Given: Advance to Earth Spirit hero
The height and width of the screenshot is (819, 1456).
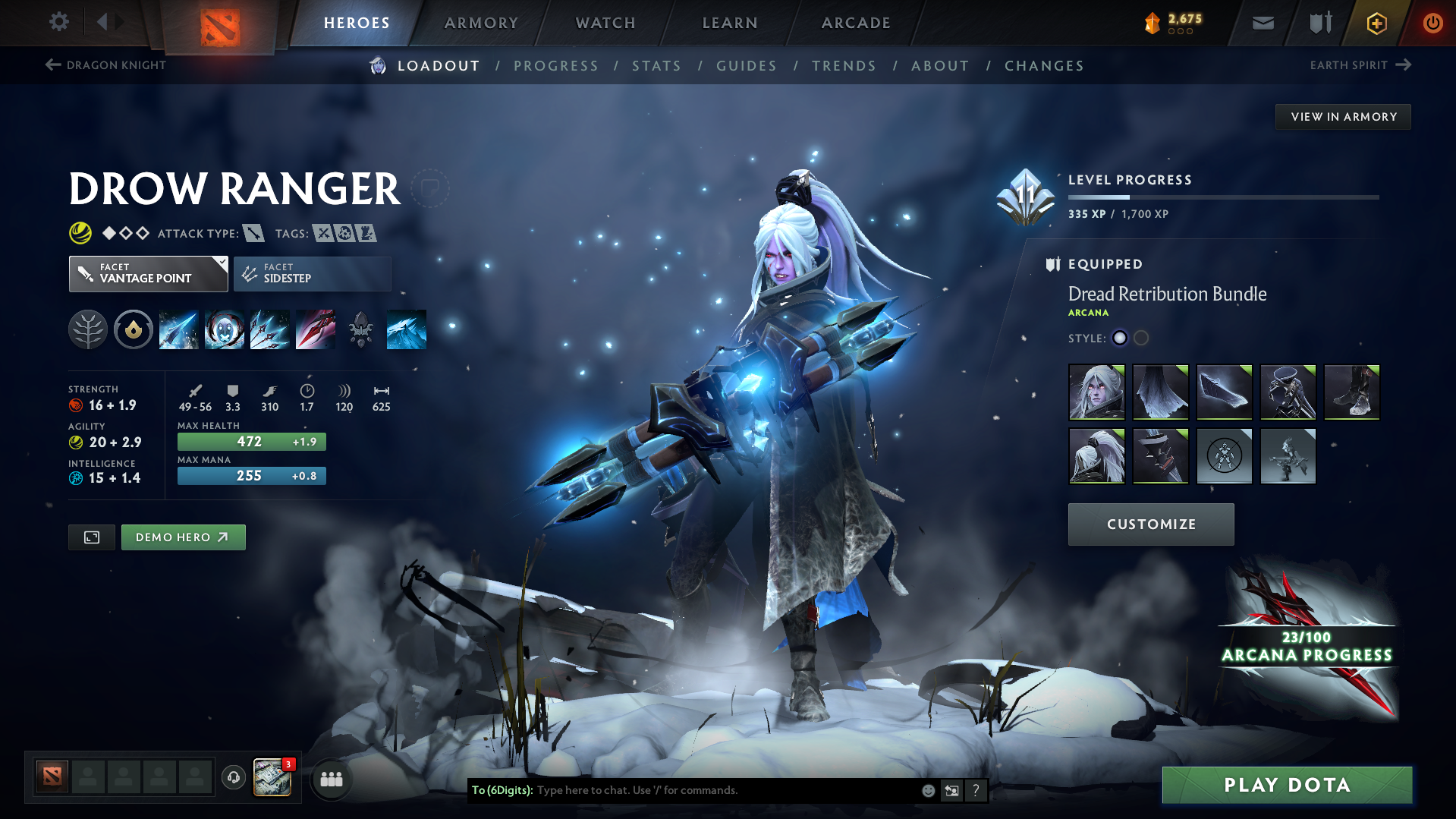Looking at the screenshot, I should (x=1360, y=65).
